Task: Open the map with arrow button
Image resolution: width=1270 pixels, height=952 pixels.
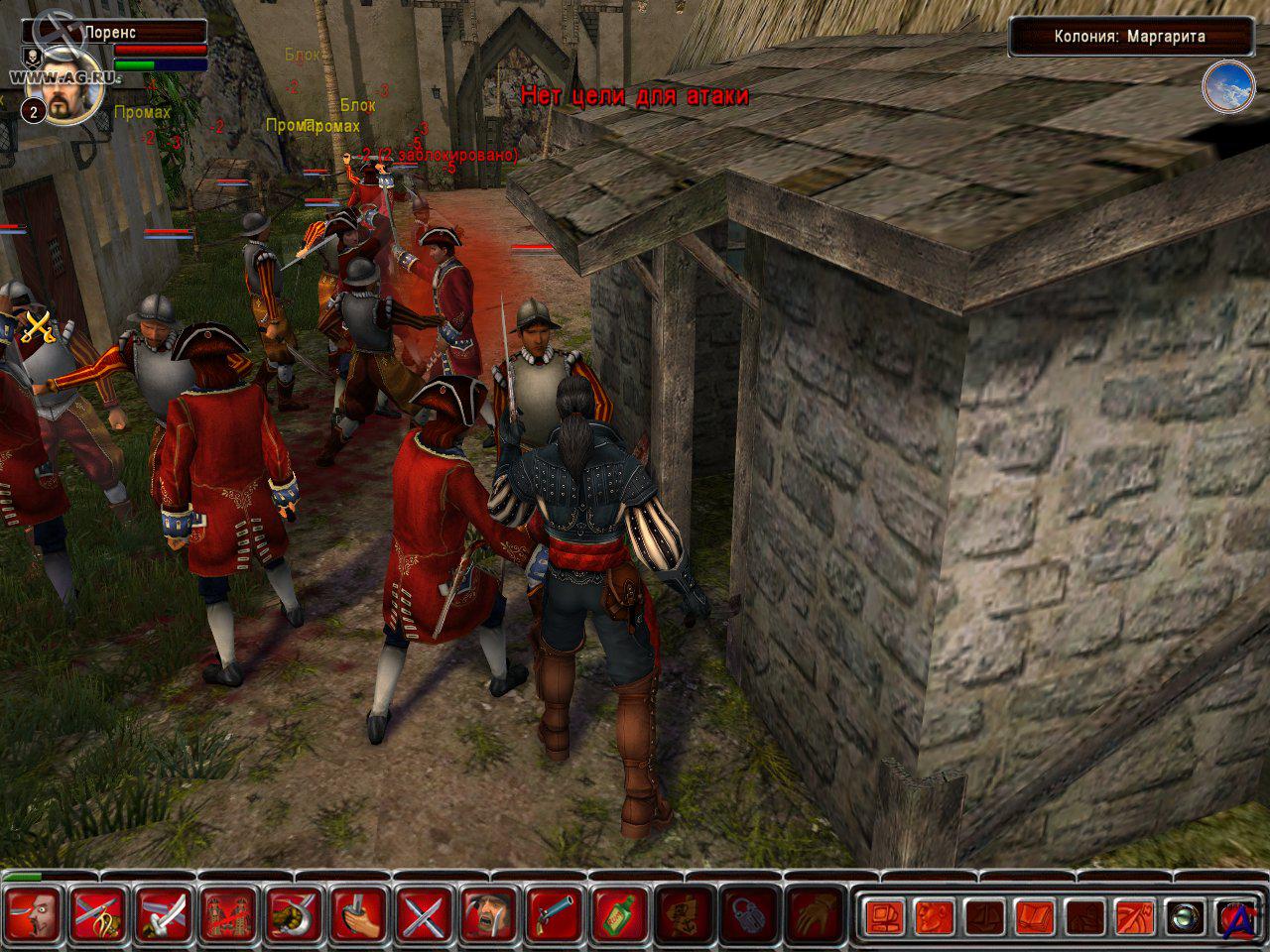Action: point(1133,916)
